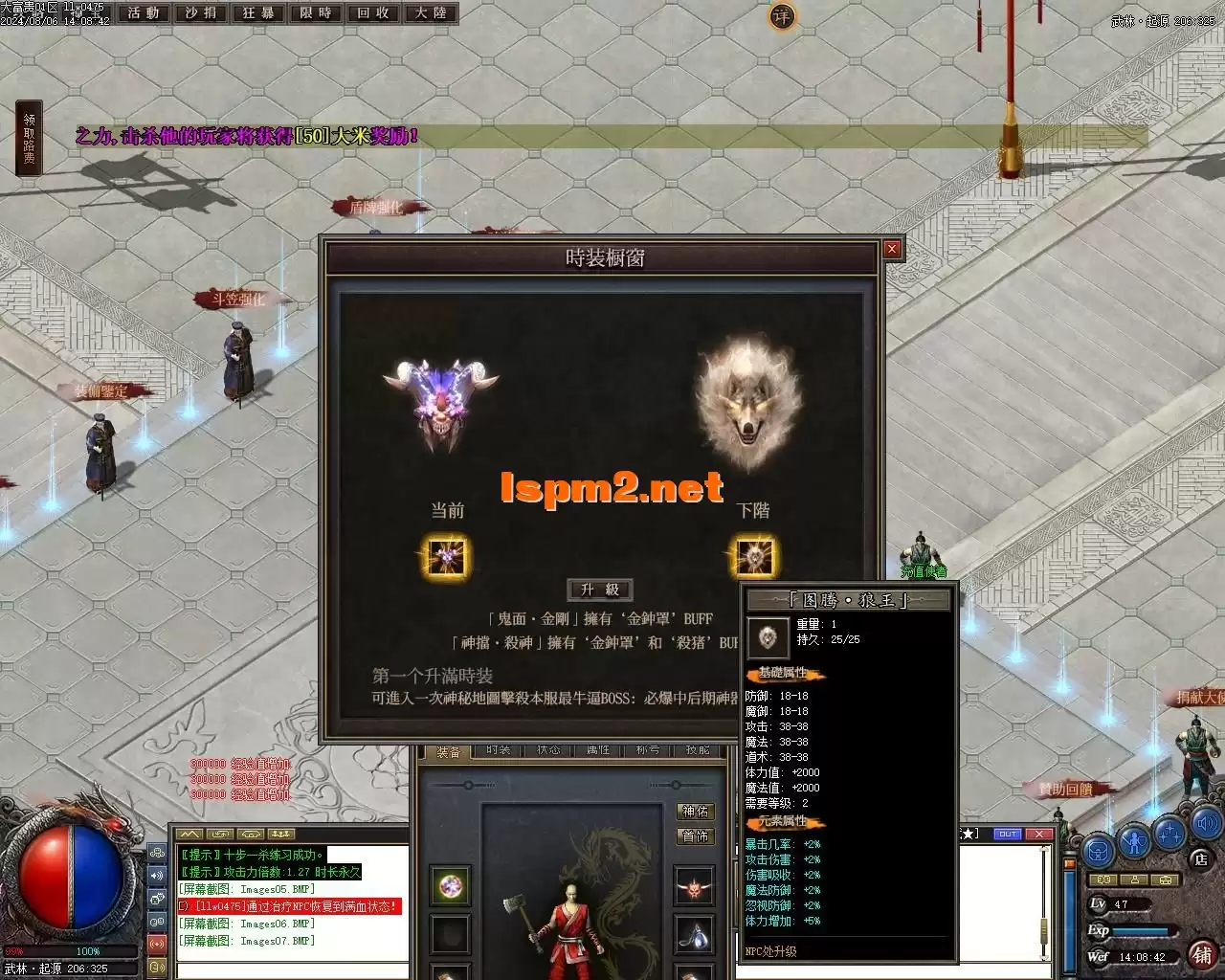
Task: Open the 活動 events menu
Action: pos(144,12)
